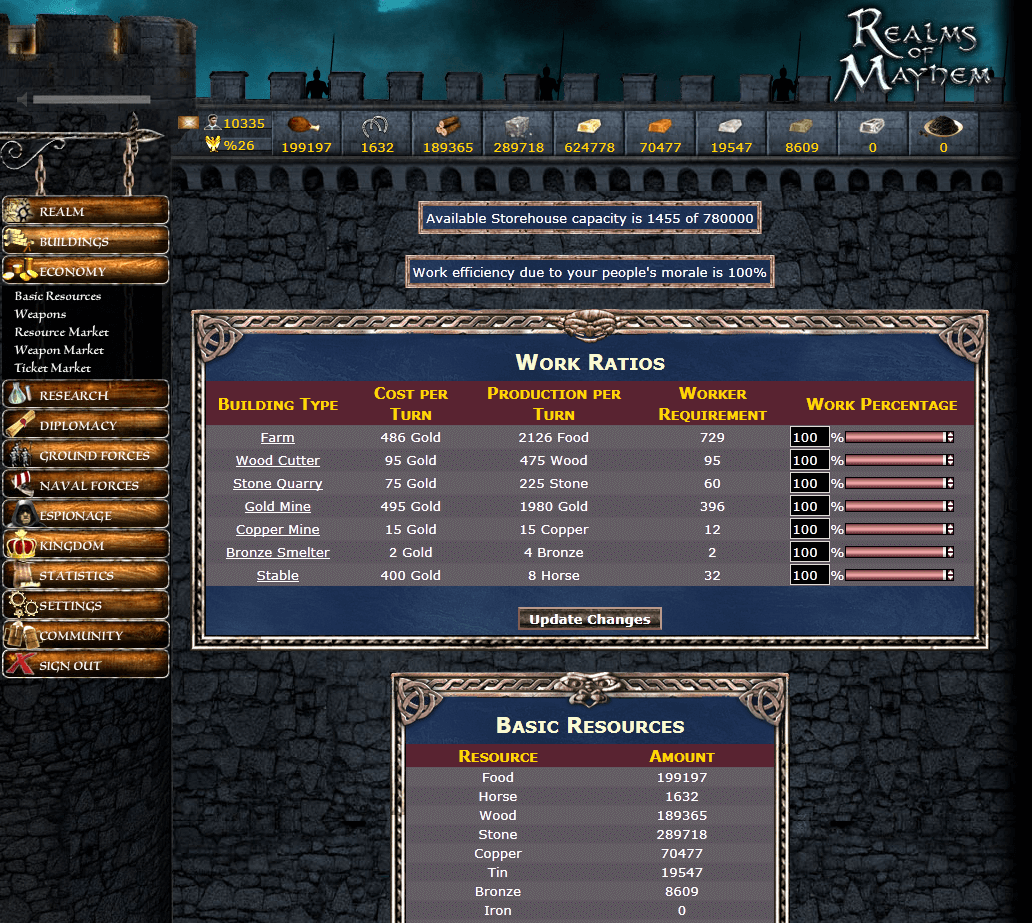Visit the Ticket Market

coord(52,368)
